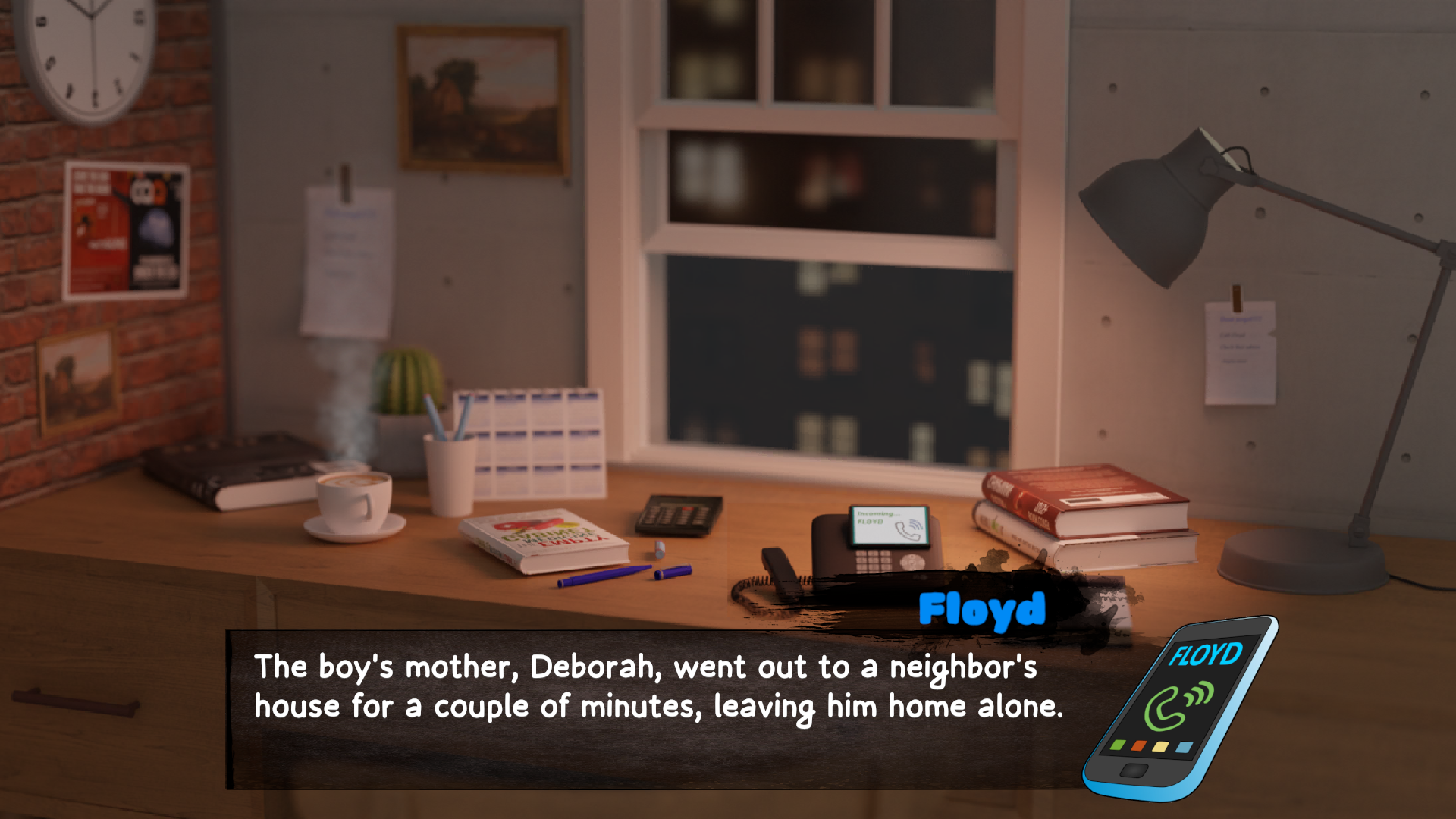The width and height of the screenshot is (1456, 819).
Task: Select the Floyd name tab above the dialogue box
Action: click(x=981, y=609)
